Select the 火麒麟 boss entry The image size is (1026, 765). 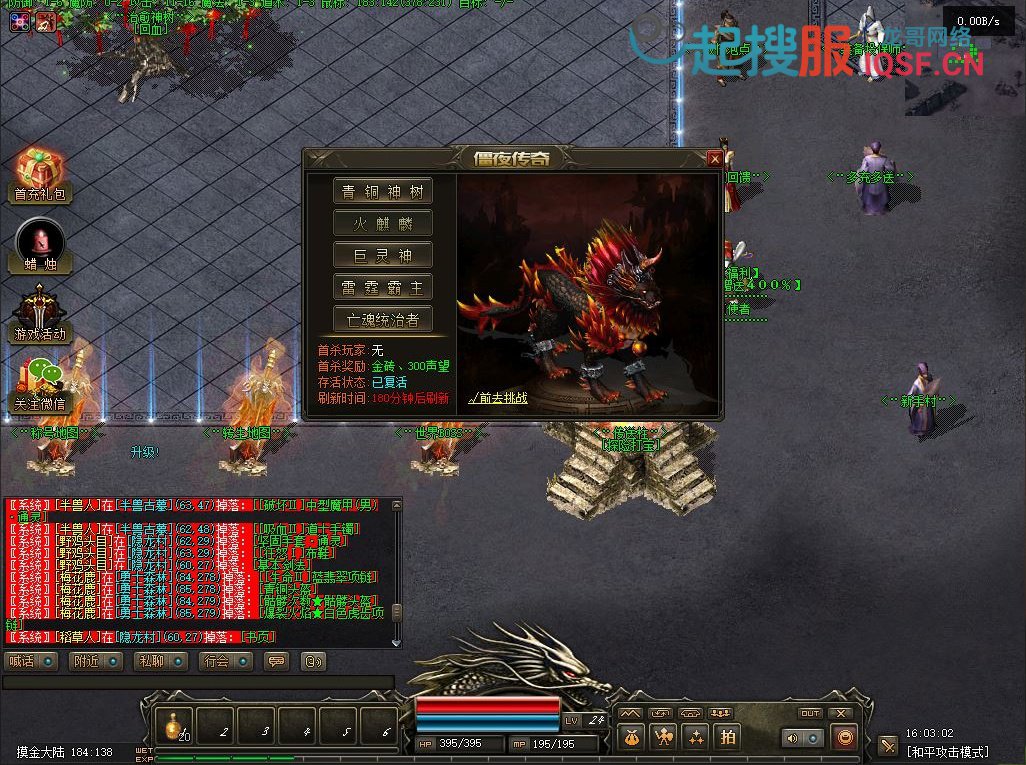(383, 223)
